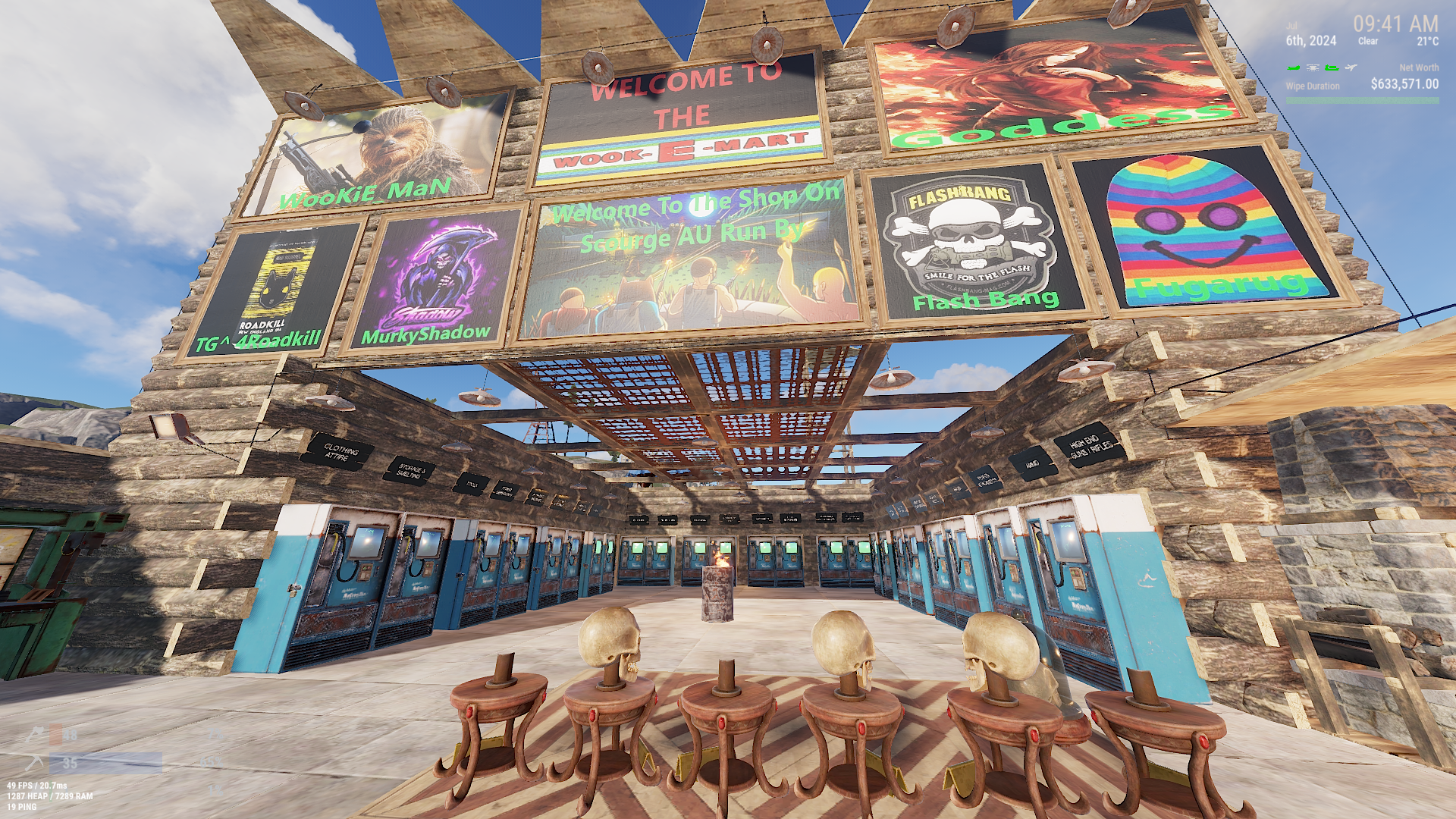Click the green Chinook helicopter event icon
Viewport: 1456px width, 819px height.
[x=1294, y=68]
